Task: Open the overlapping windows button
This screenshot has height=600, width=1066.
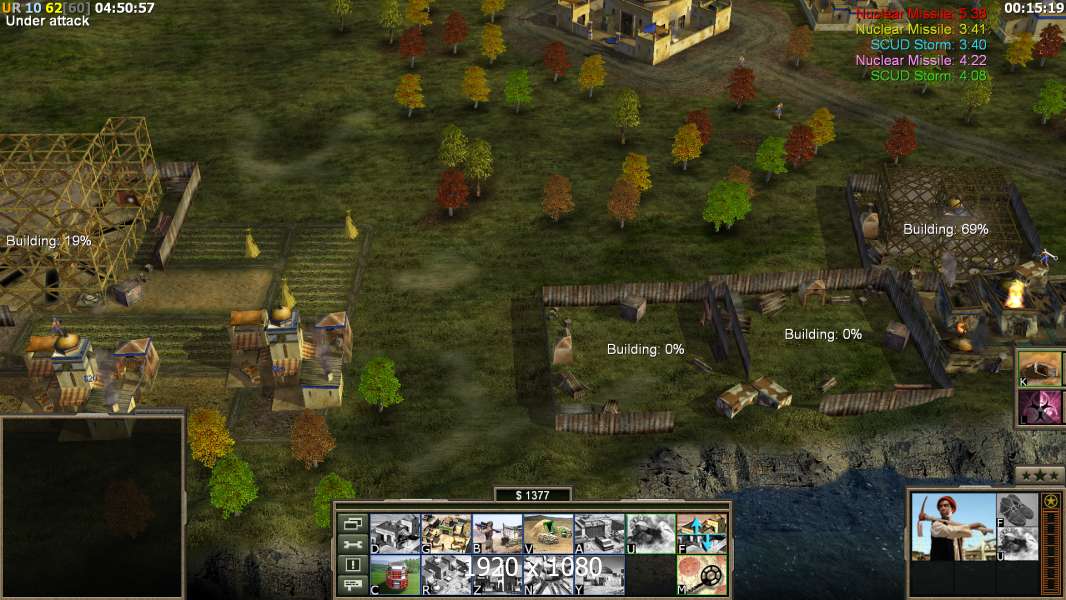Action: click(x=353, y=523)
